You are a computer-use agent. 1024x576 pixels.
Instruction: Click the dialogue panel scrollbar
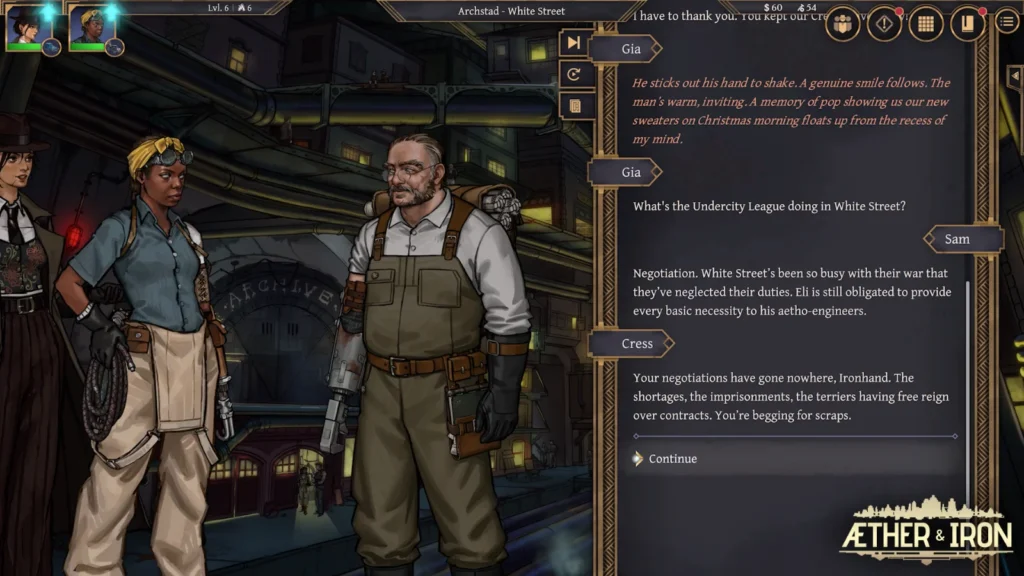[x=967, y=350]
